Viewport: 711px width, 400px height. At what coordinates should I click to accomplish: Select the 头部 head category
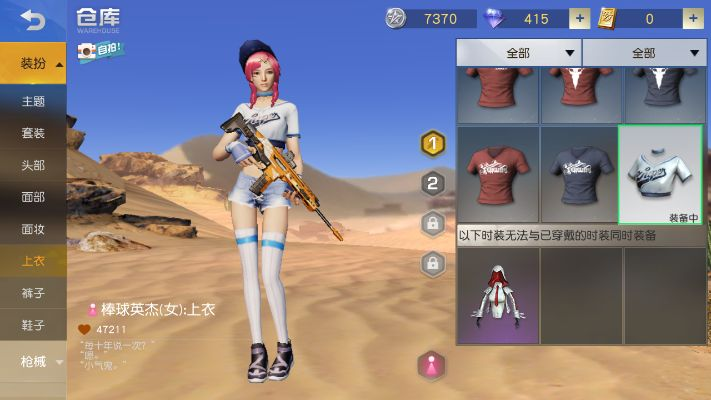[x=33, y=165]
